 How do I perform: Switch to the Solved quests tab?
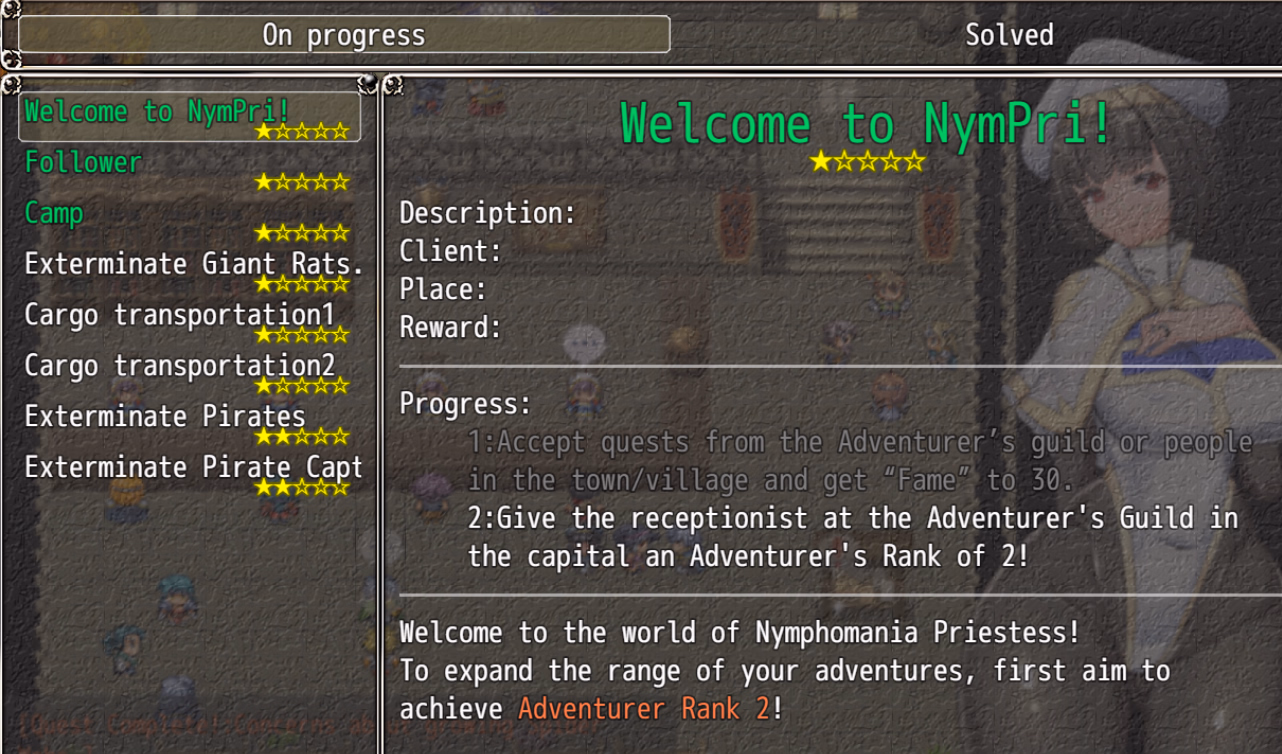pos(1008,35)
